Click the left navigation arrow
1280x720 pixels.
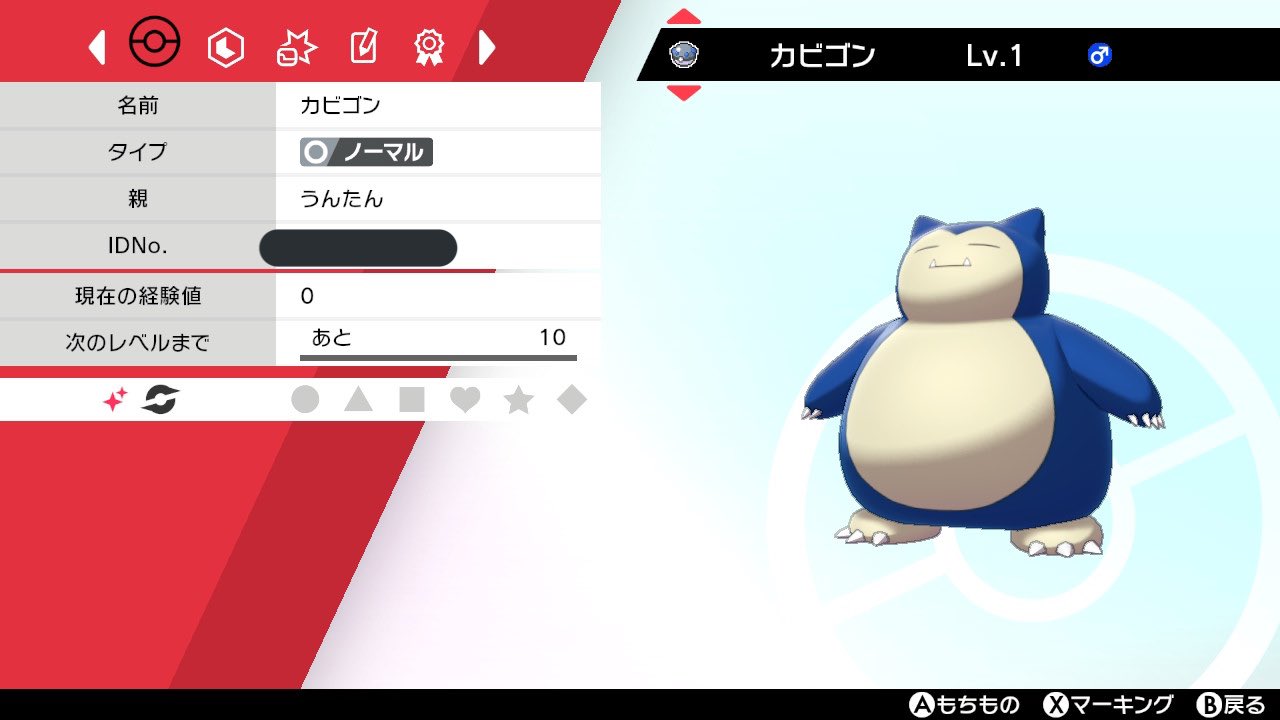coord(96,45)
